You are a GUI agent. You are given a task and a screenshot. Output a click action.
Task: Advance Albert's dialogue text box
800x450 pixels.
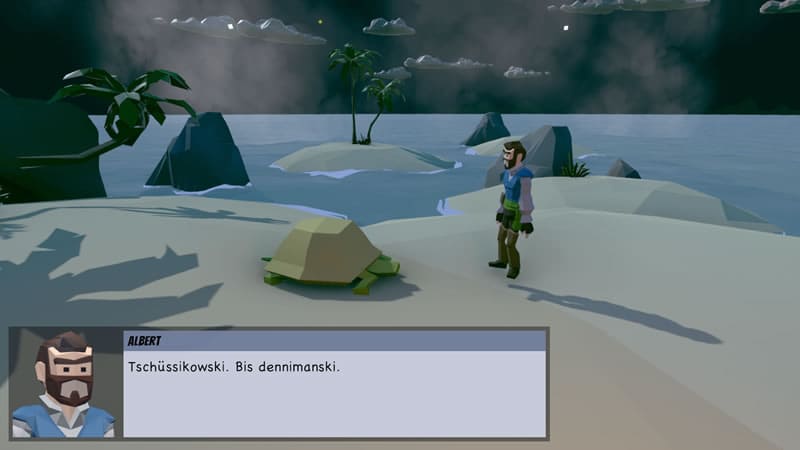pos(334,392)
